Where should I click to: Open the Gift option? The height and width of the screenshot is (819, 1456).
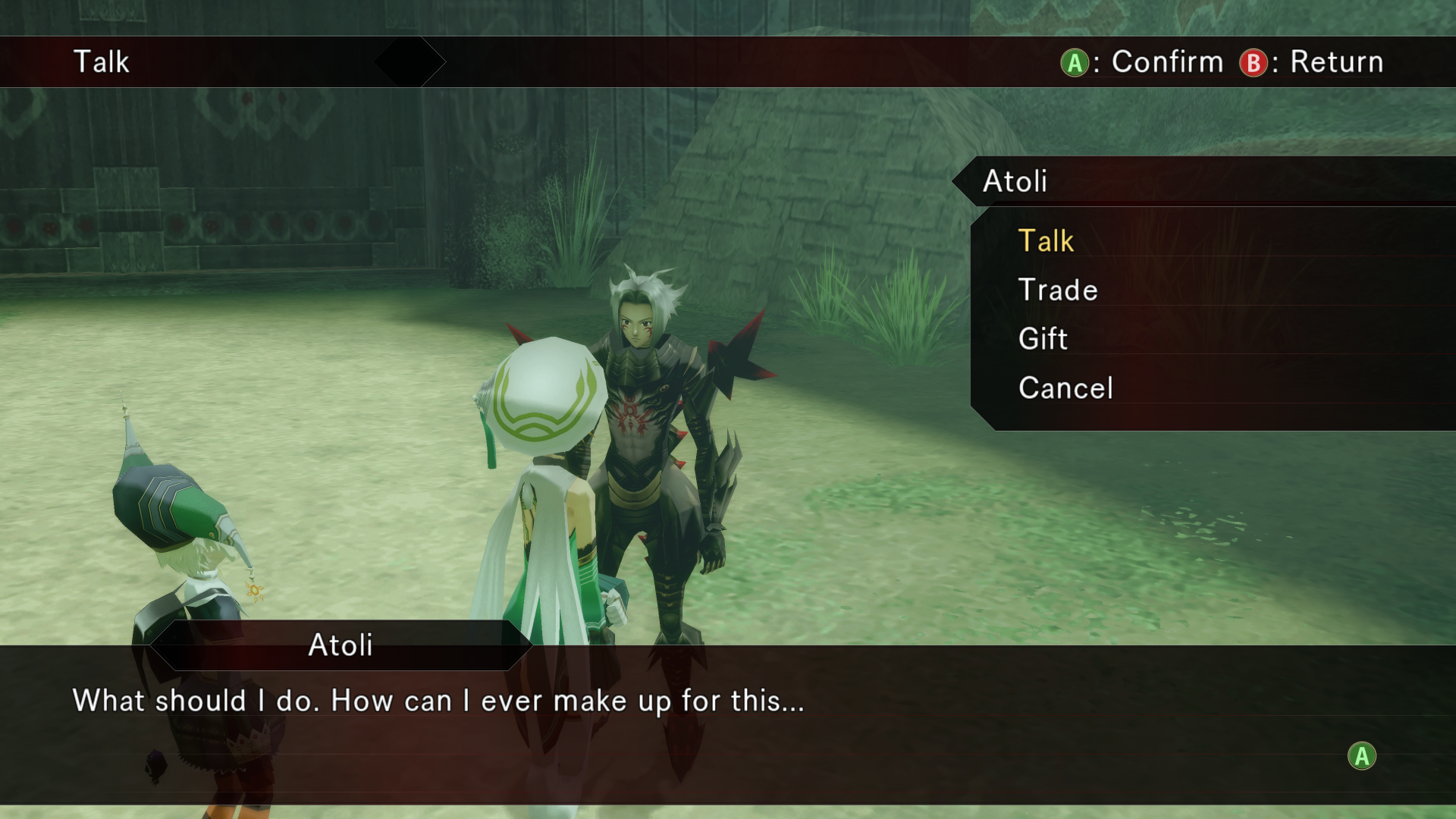tap(1043, 339)
